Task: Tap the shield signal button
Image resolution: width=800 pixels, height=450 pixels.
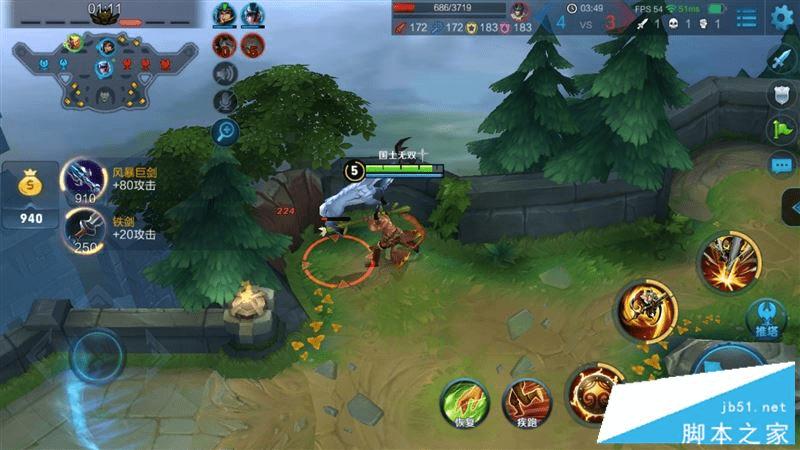Action: coord(781,95)
